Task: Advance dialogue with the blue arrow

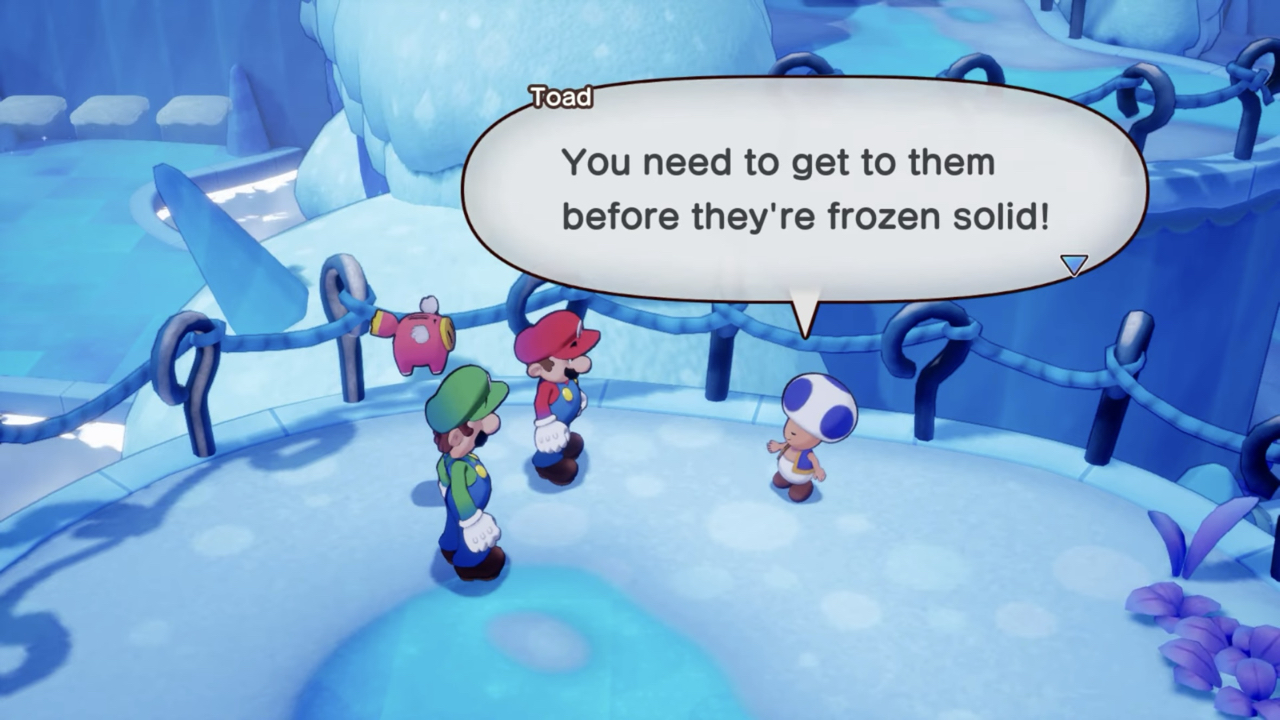Action: 1073,264
